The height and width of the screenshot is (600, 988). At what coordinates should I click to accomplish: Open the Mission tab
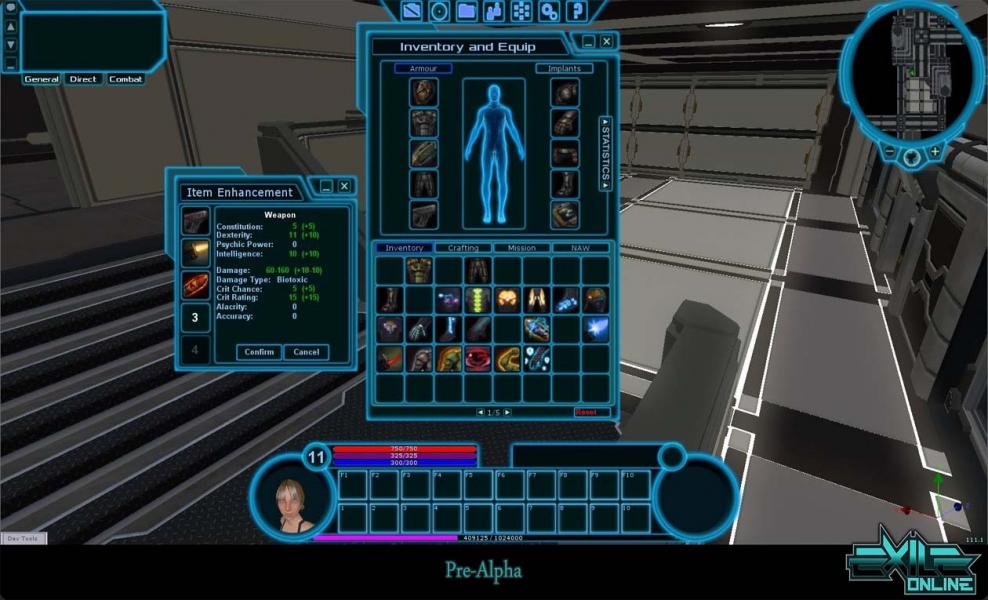[522, 248]
